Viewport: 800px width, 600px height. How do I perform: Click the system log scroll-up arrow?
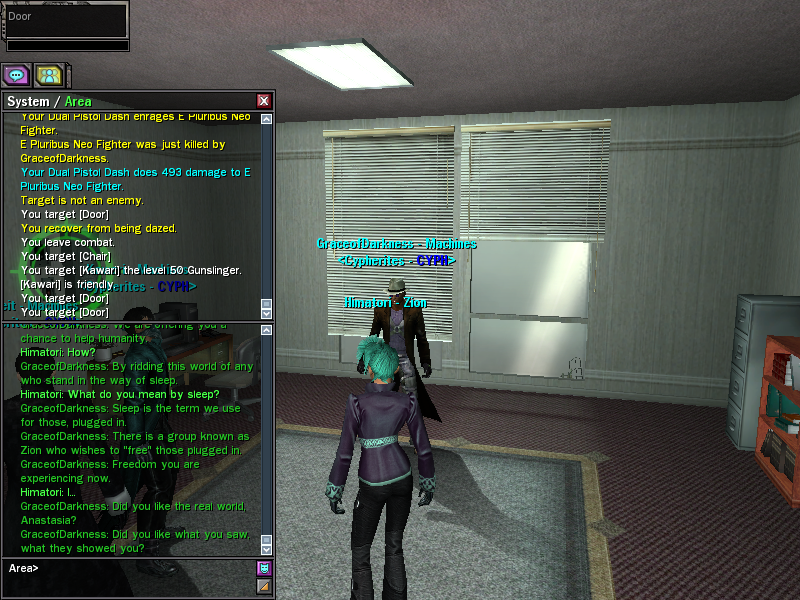point(266,120)
